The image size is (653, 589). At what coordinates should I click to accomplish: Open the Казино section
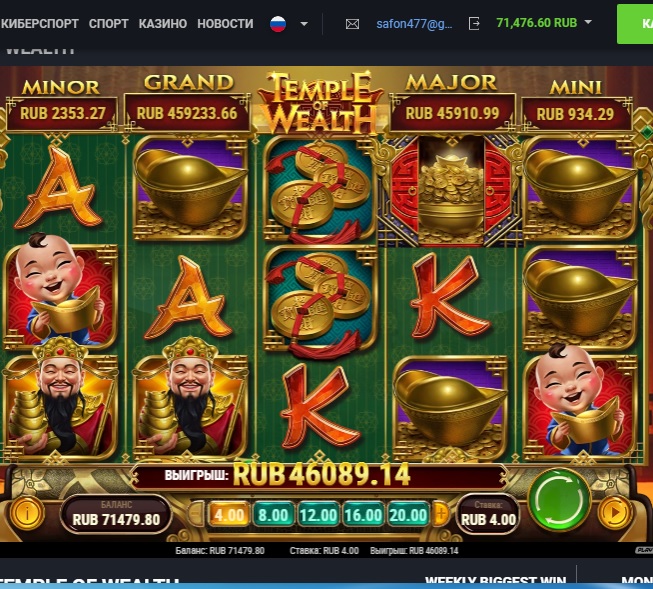[162, 23]
